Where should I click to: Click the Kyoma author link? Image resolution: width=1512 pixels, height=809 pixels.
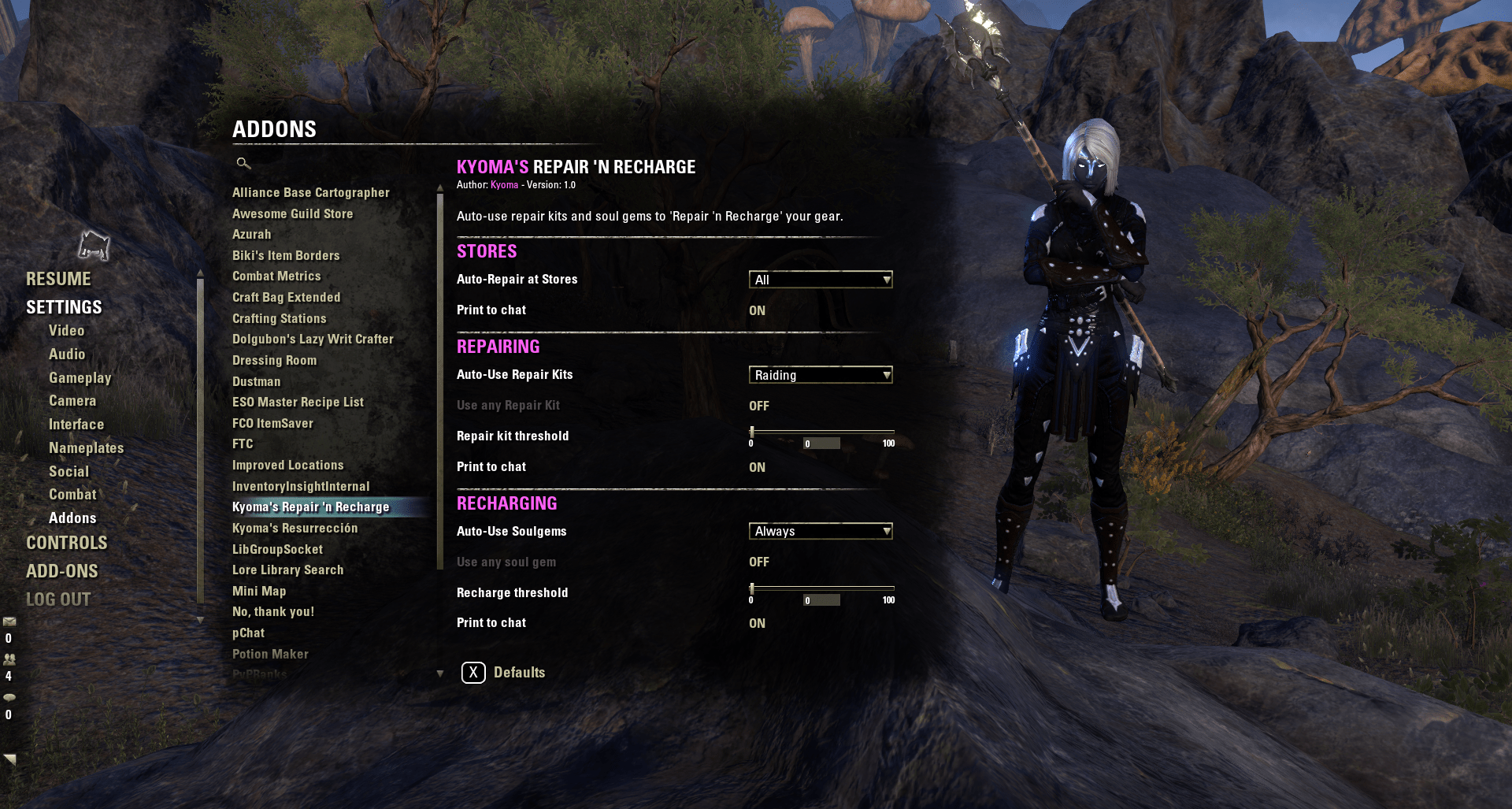pyautogui.click(x=505, y=185)
